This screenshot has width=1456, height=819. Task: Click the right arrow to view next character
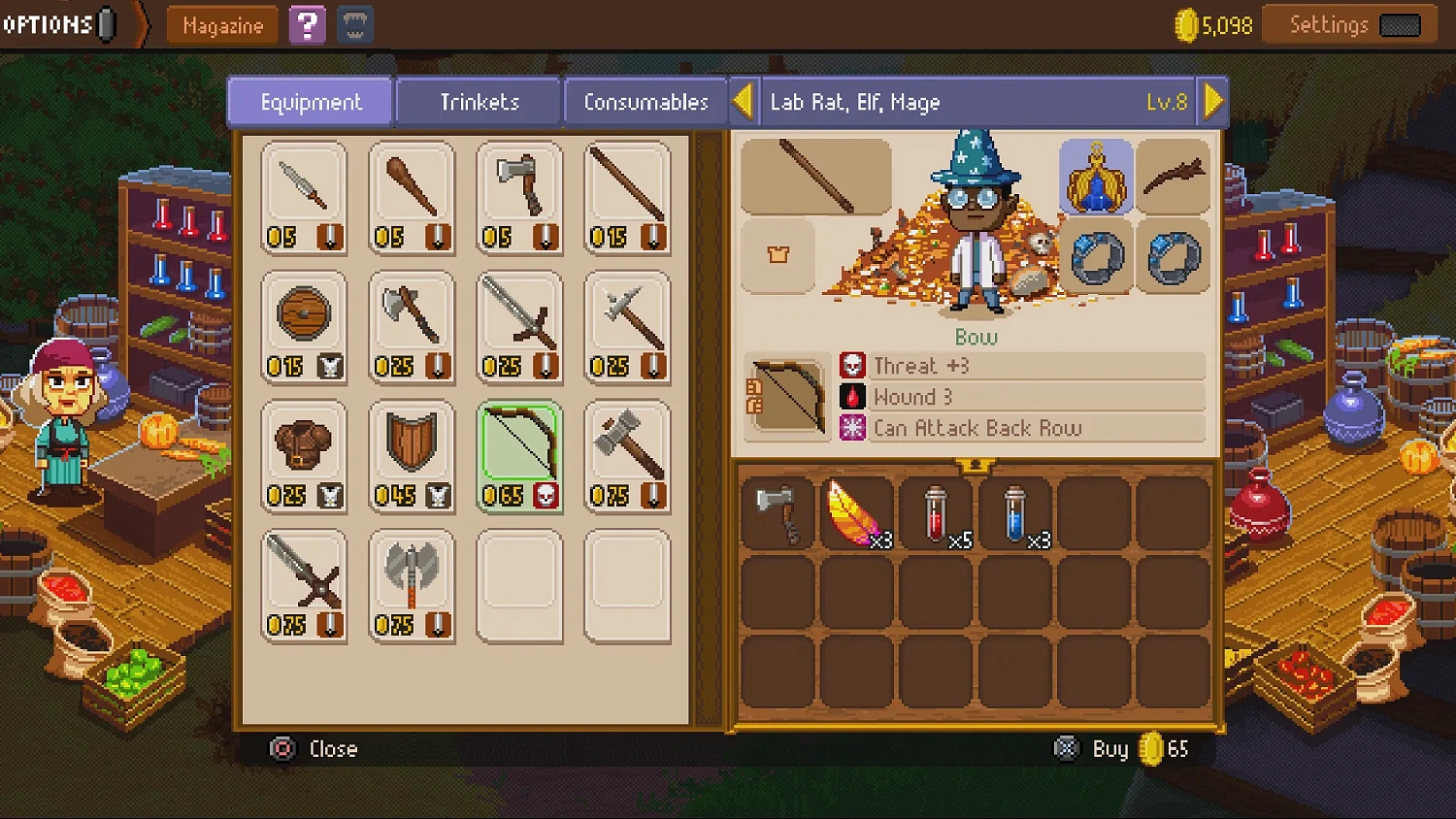pyautogui.click(x=1212, y=100)
